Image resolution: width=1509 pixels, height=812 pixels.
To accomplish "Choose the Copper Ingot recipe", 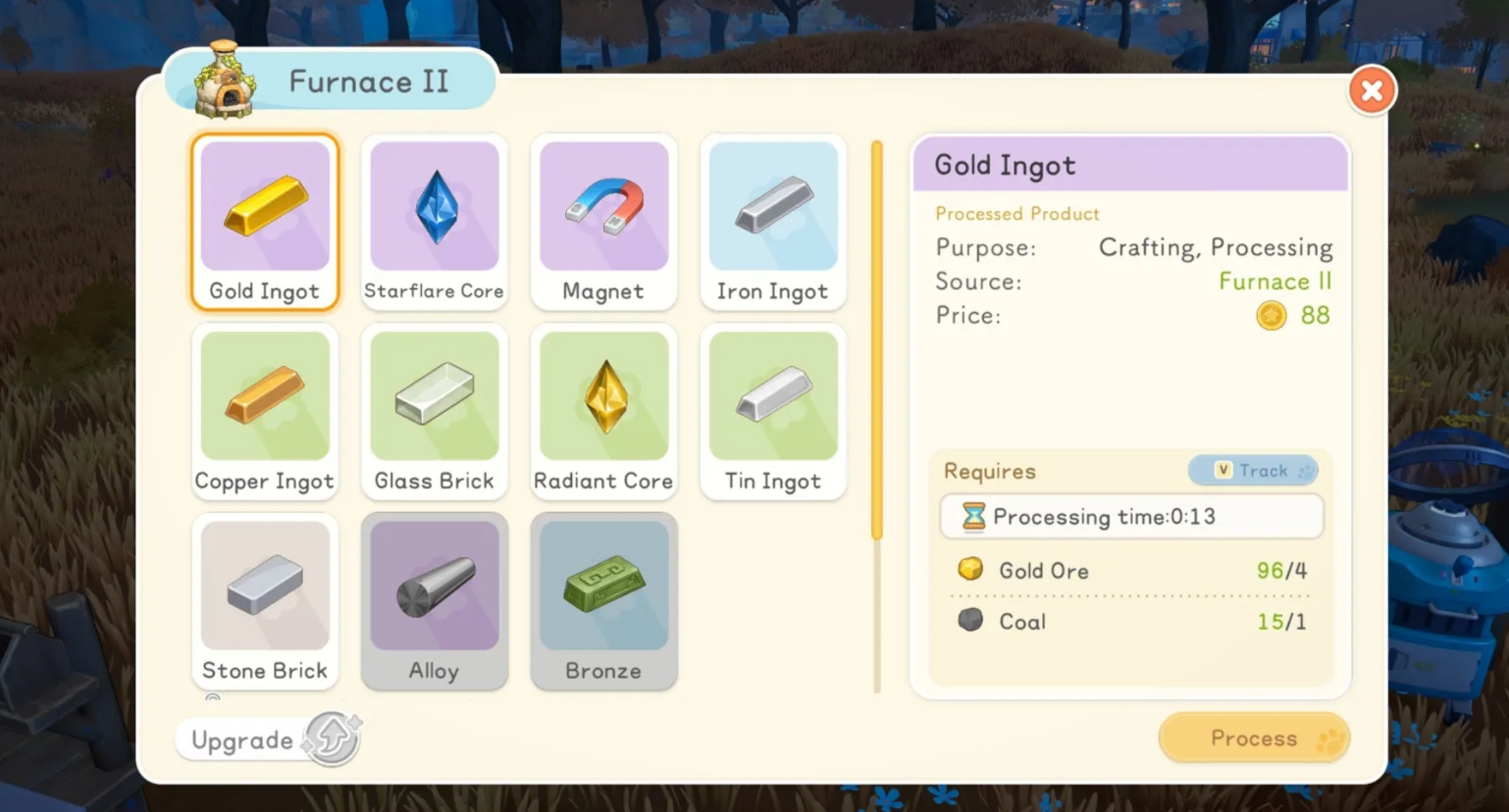I will (265, 411).
